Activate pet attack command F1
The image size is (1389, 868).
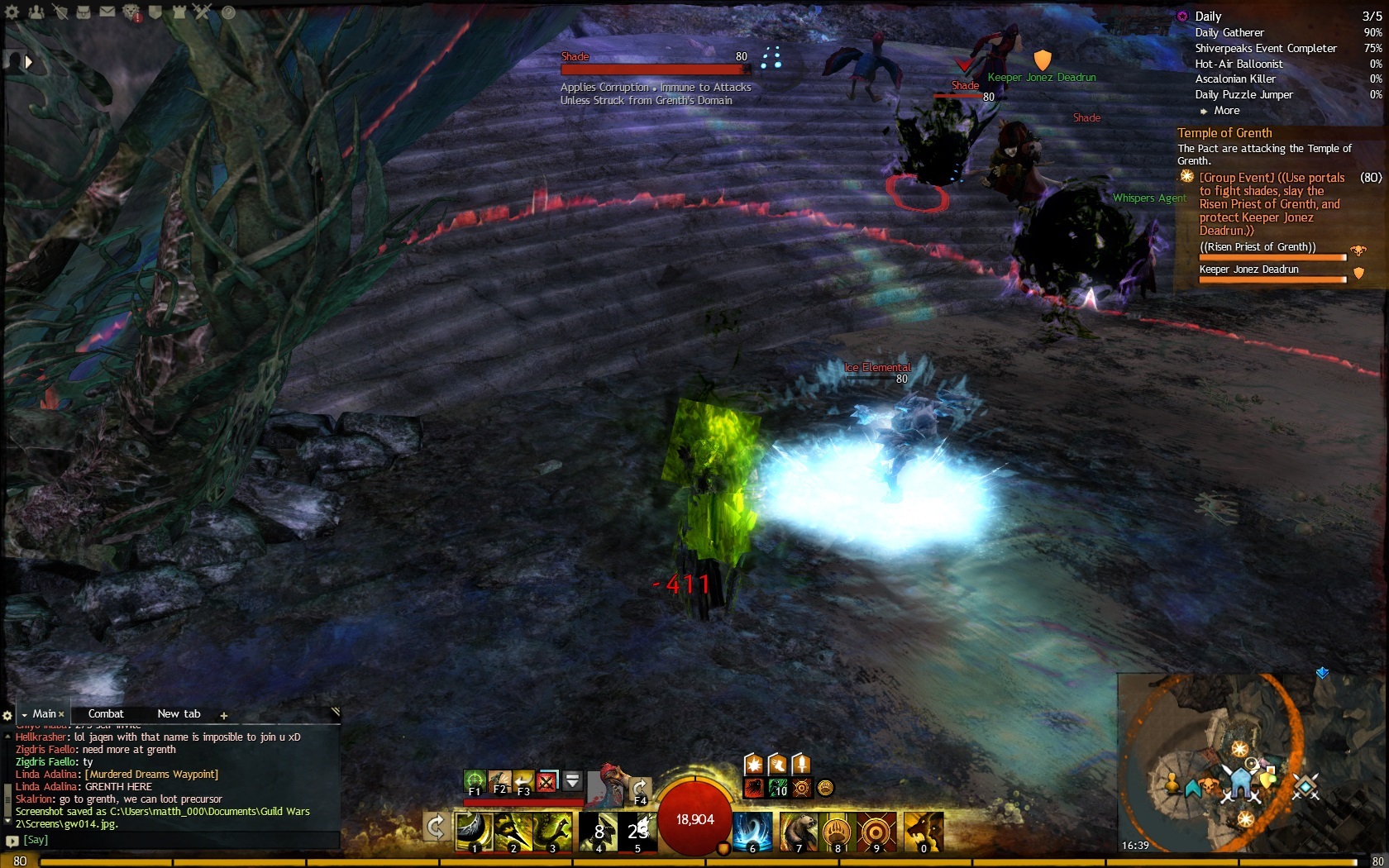[475, 780]
